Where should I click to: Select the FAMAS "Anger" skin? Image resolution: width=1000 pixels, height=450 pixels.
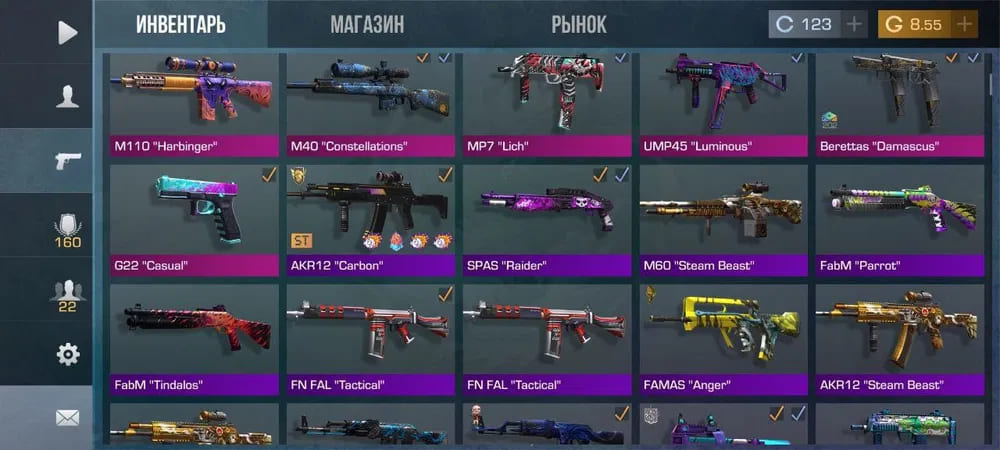click(x=723, y=340)
